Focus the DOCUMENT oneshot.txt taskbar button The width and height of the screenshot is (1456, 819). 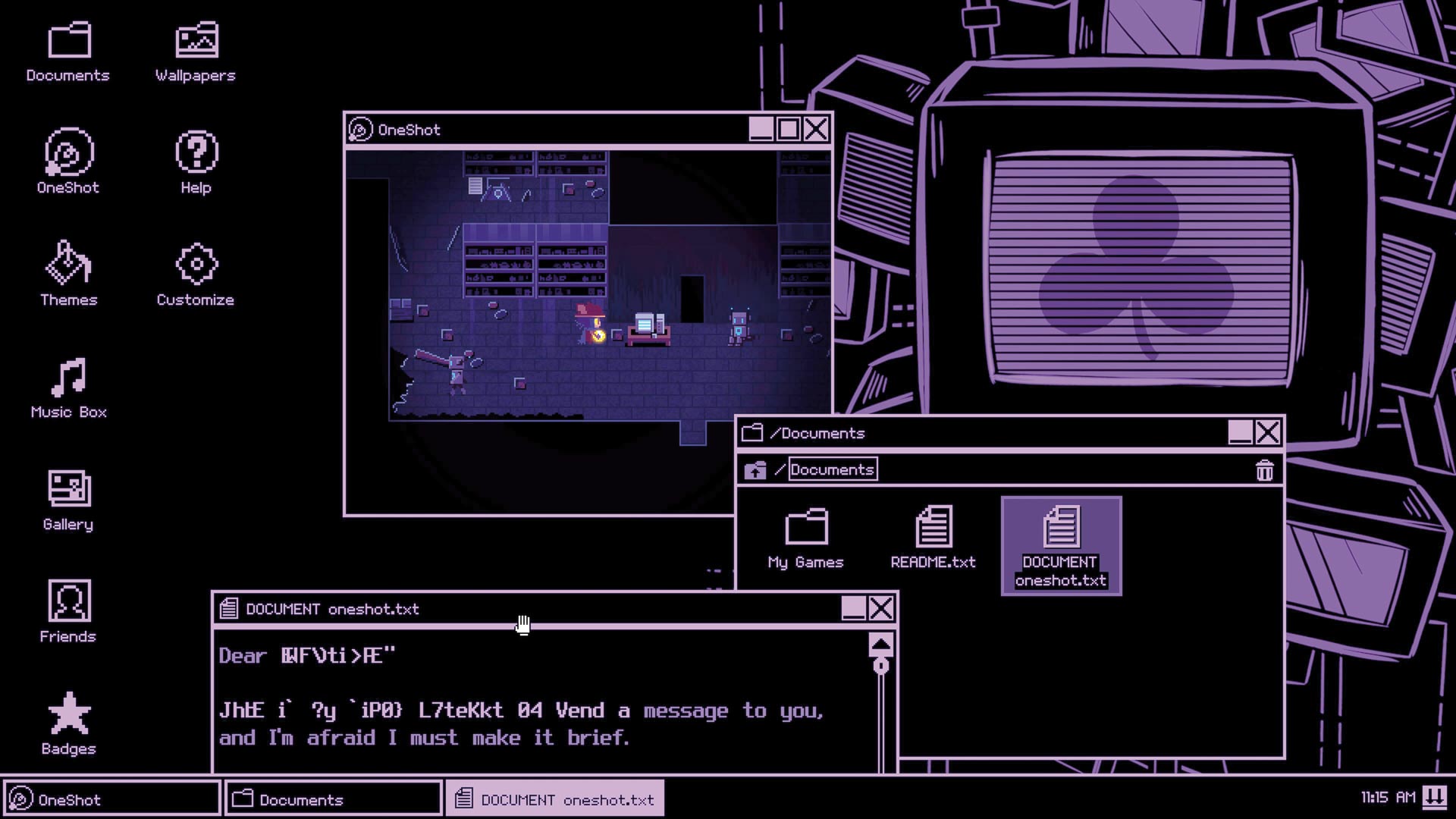coord(554,798)
